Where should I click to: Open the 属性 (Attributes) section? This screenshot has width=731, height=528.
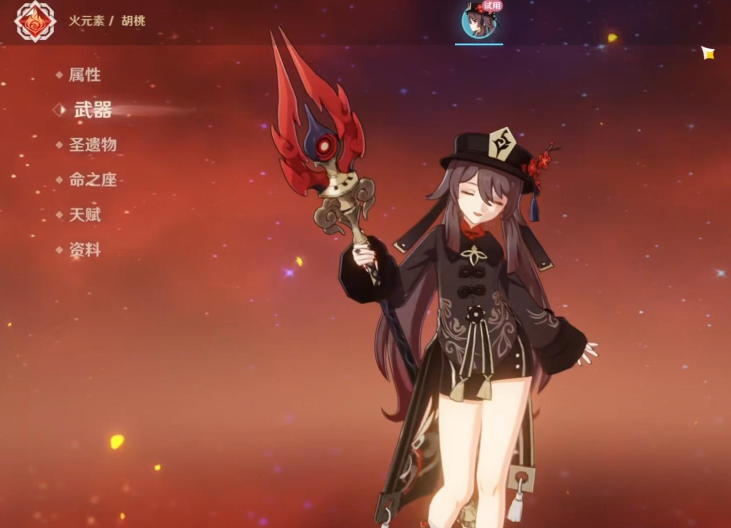(84, 75)
